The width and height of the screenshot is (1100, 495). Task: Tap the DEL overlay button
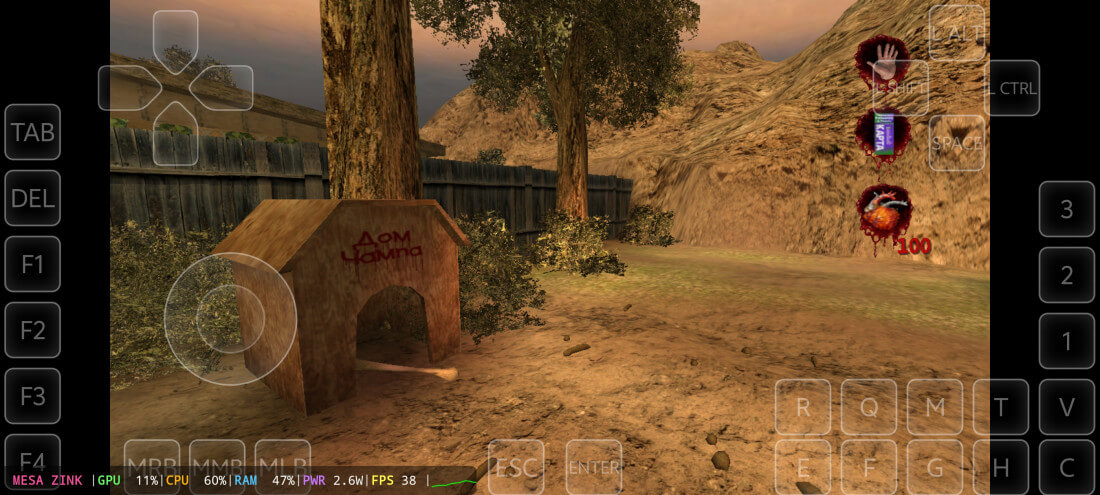tap(32, 198)
